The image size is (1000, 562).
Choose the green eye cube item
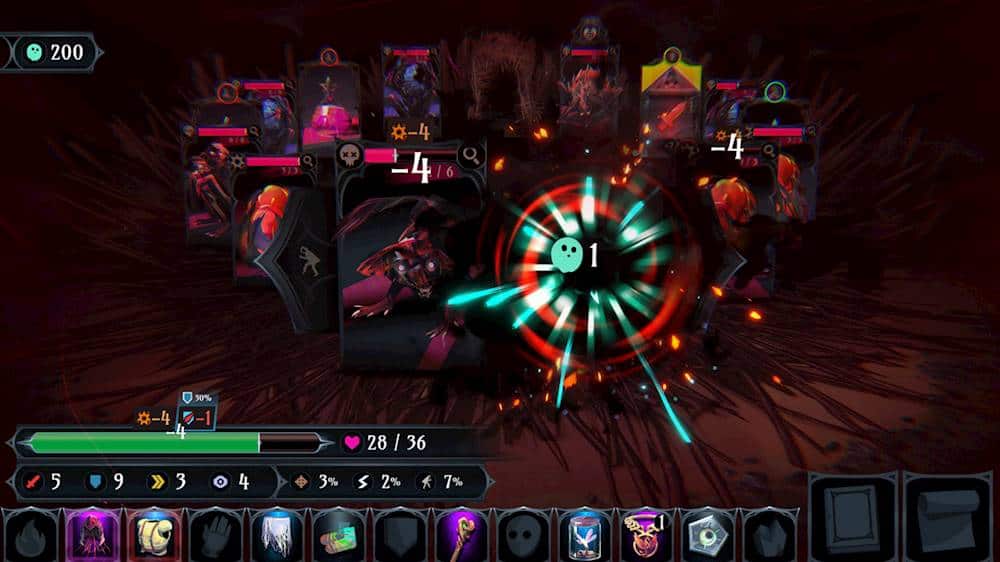(x=710, y=534)
